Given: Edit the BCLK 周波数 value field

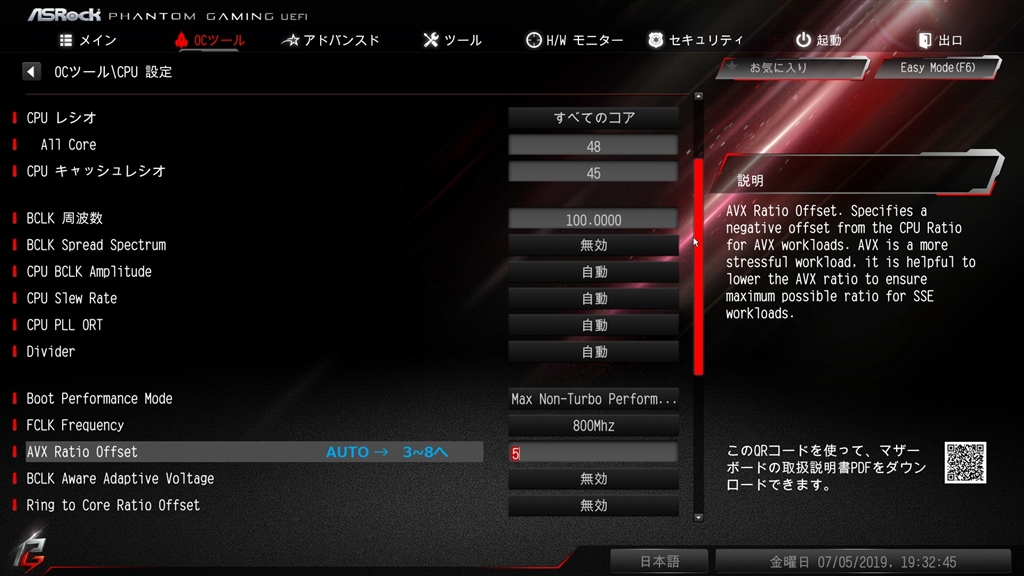Looking at the screenshot, I should 594,220.
